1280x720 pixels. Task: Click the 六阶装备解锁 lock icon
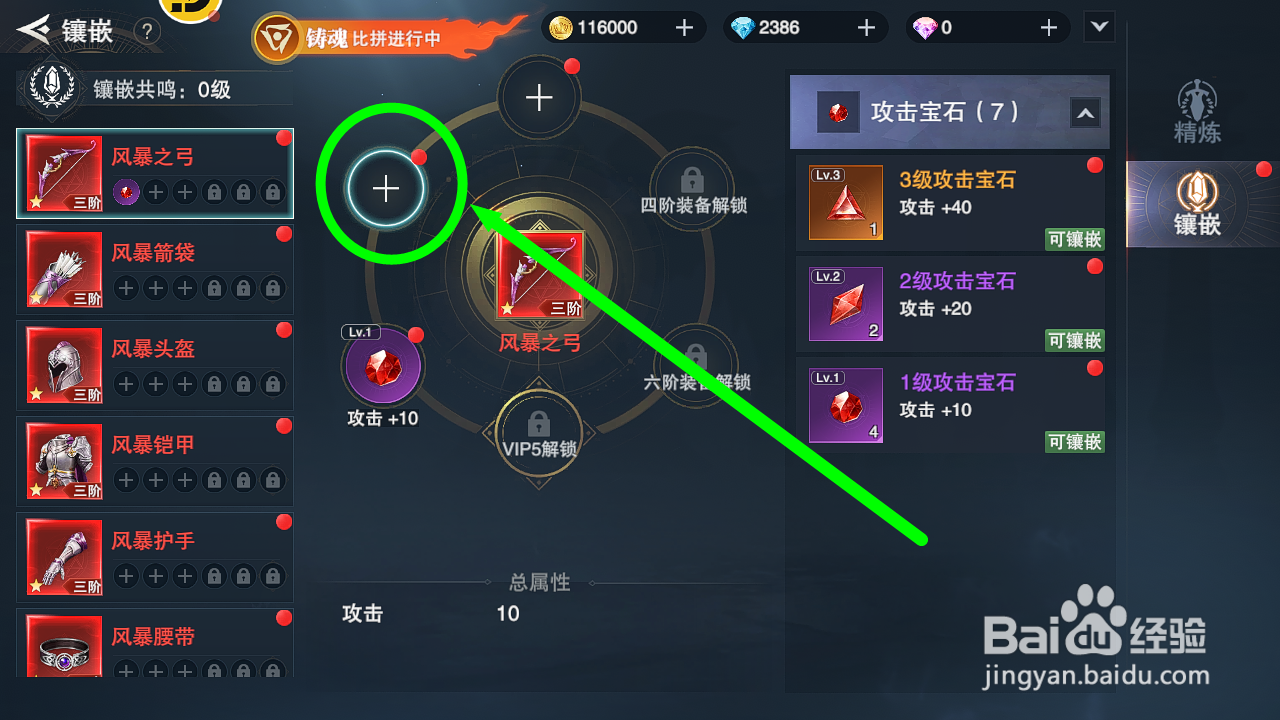(x=693, y=358)
